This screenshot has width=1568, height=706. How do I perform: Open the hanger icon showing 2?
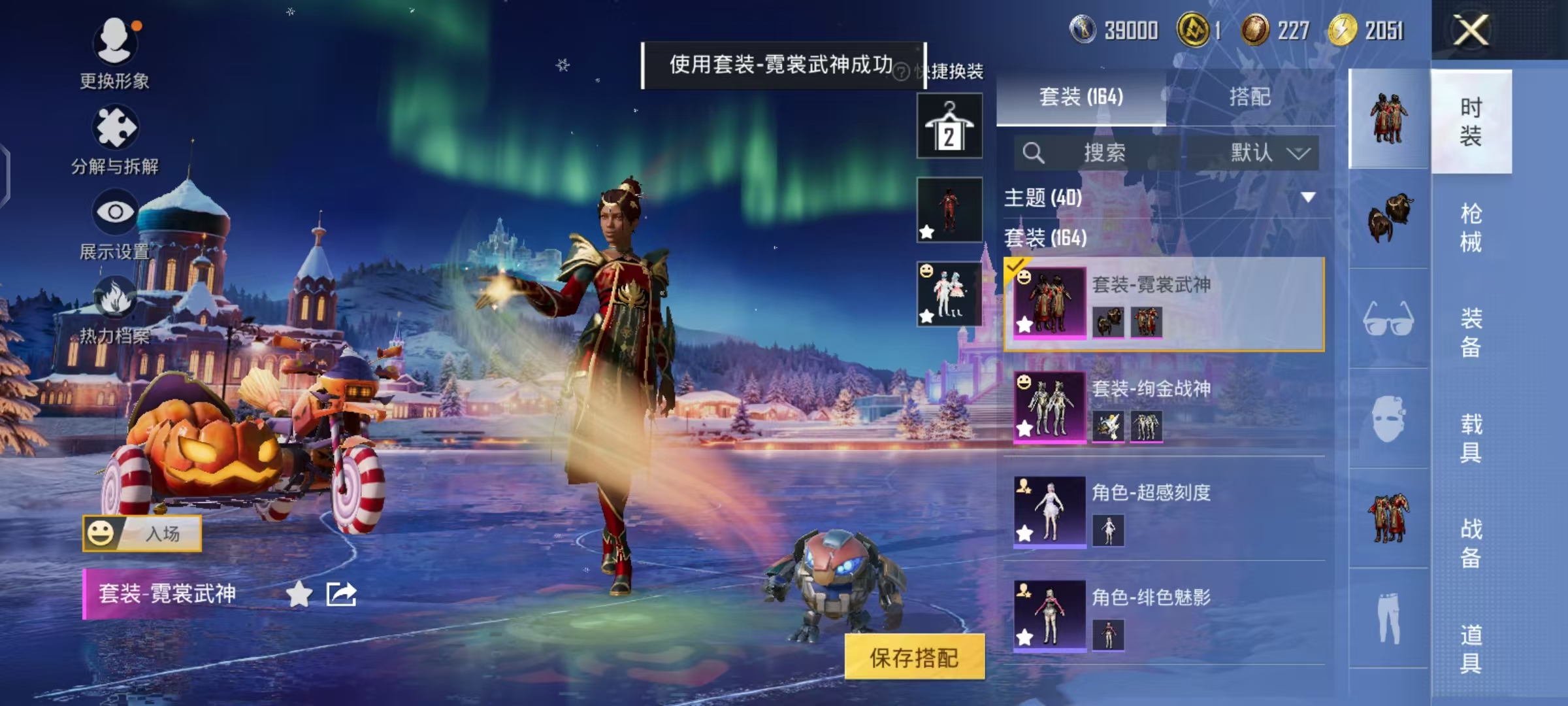(949, 124)
